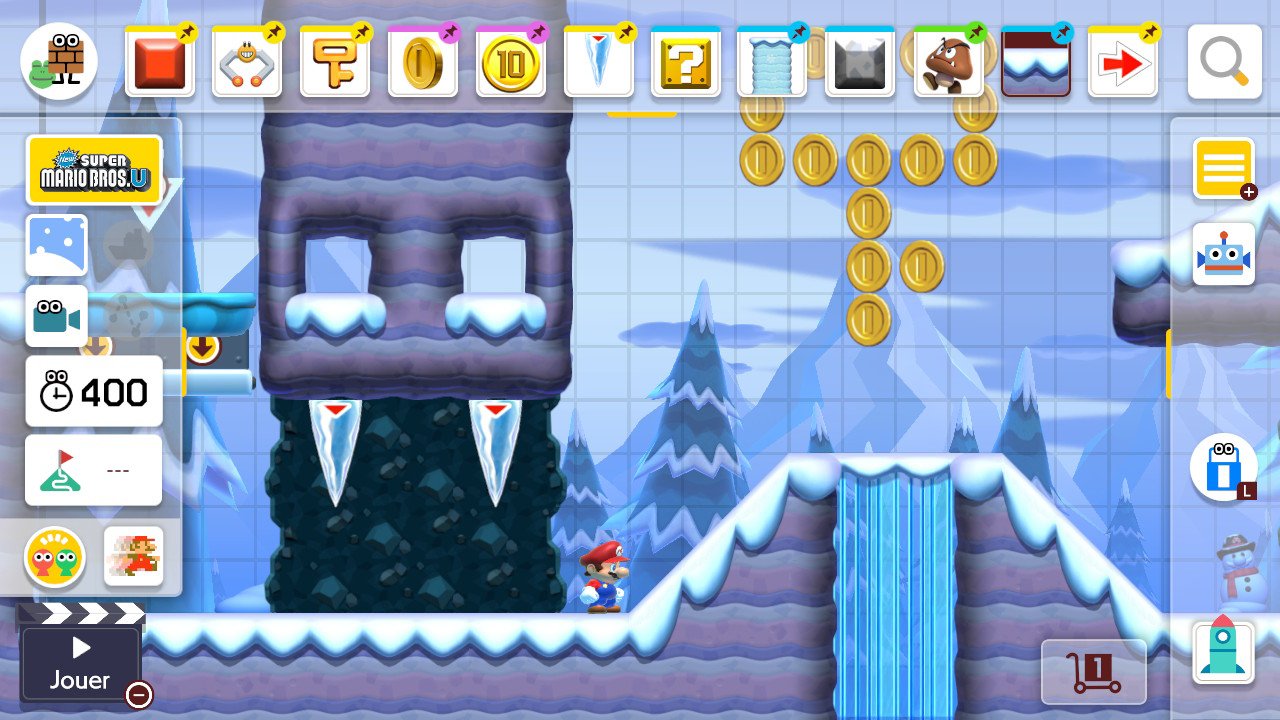Open the 400 timer setting
The height and width of the screenshot is (720, 1280).
coord(94,392)
